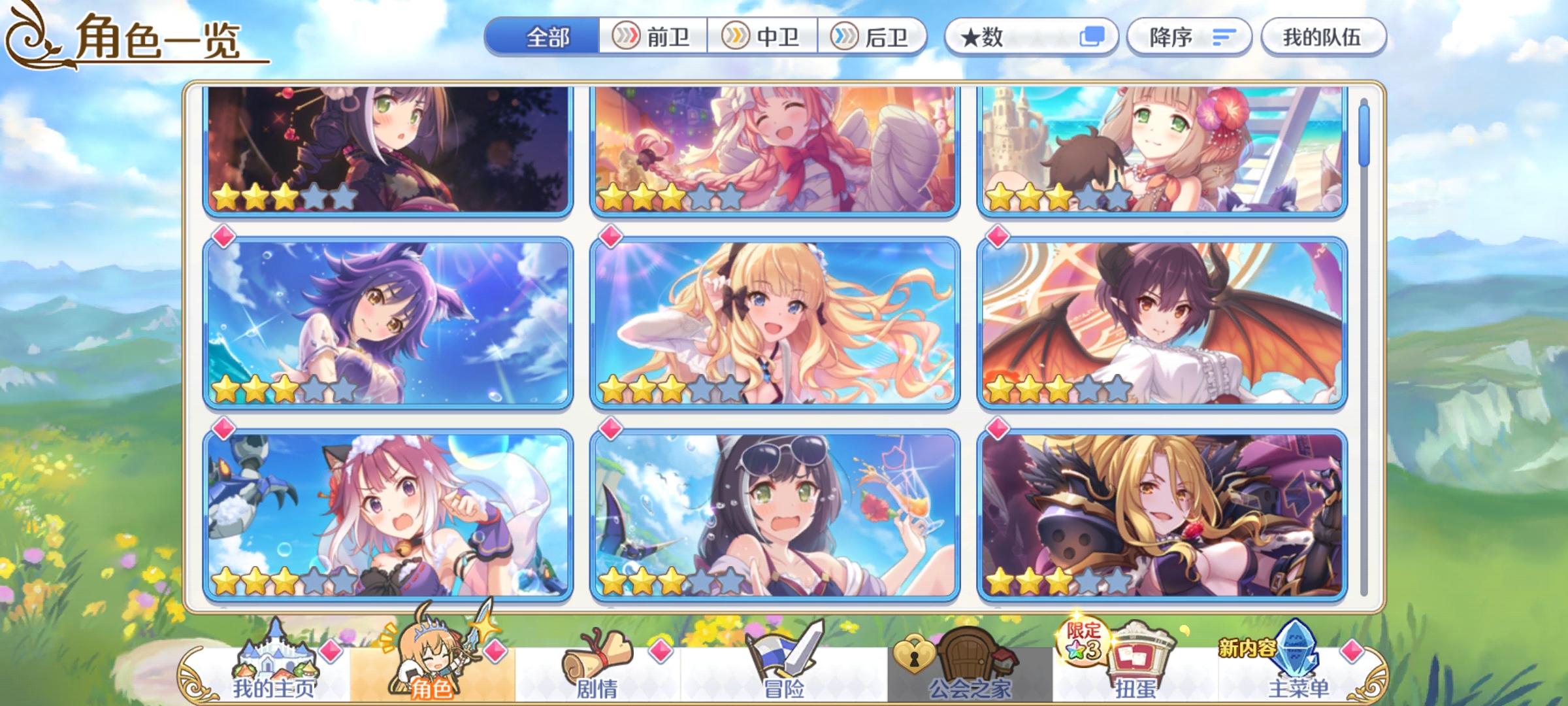Toggle 降序 descending sort order
1568x706 pixels.
click(1190, 37)
